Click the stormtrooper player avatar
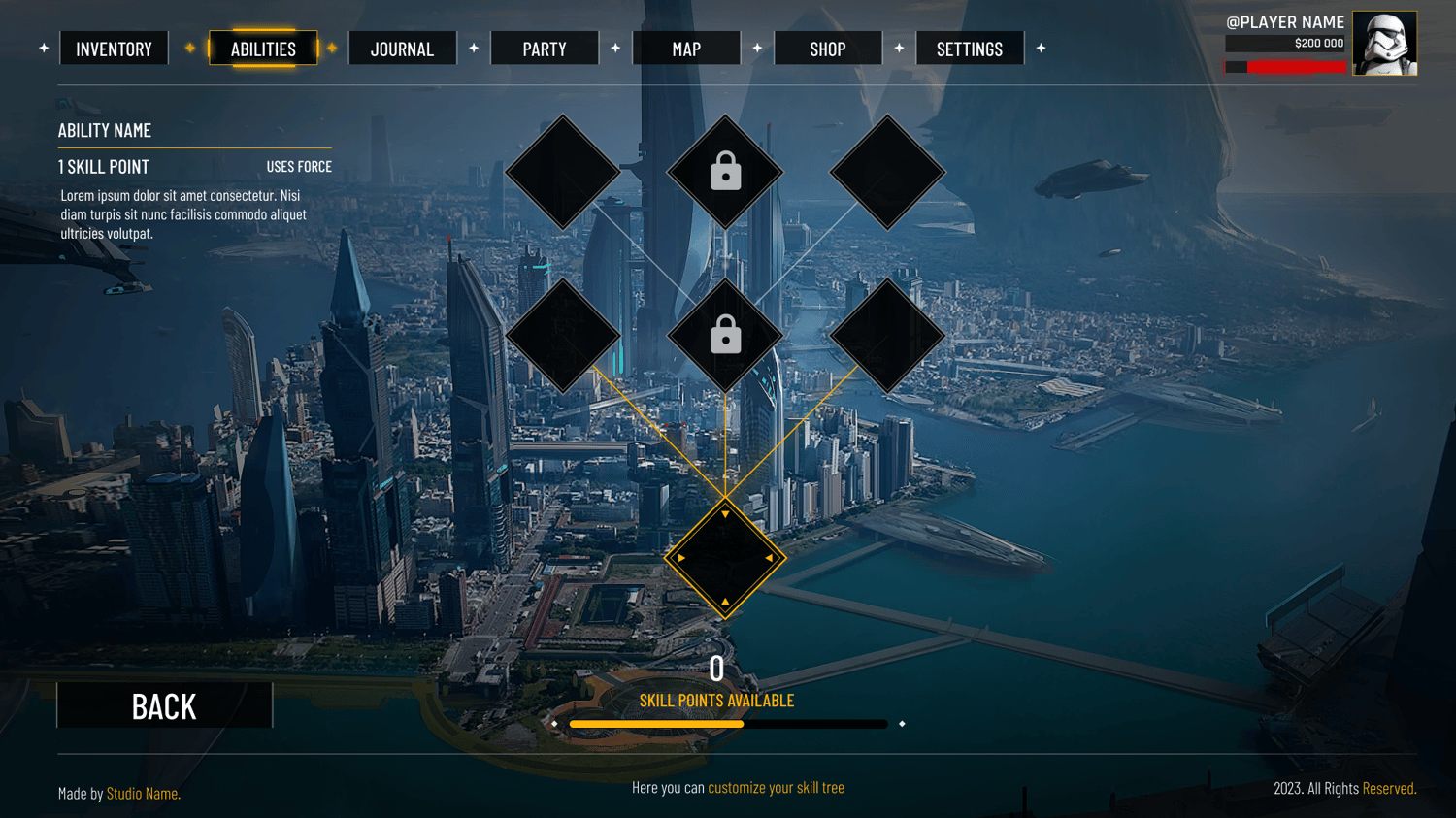1456x818 pixels. (1384, 44)
